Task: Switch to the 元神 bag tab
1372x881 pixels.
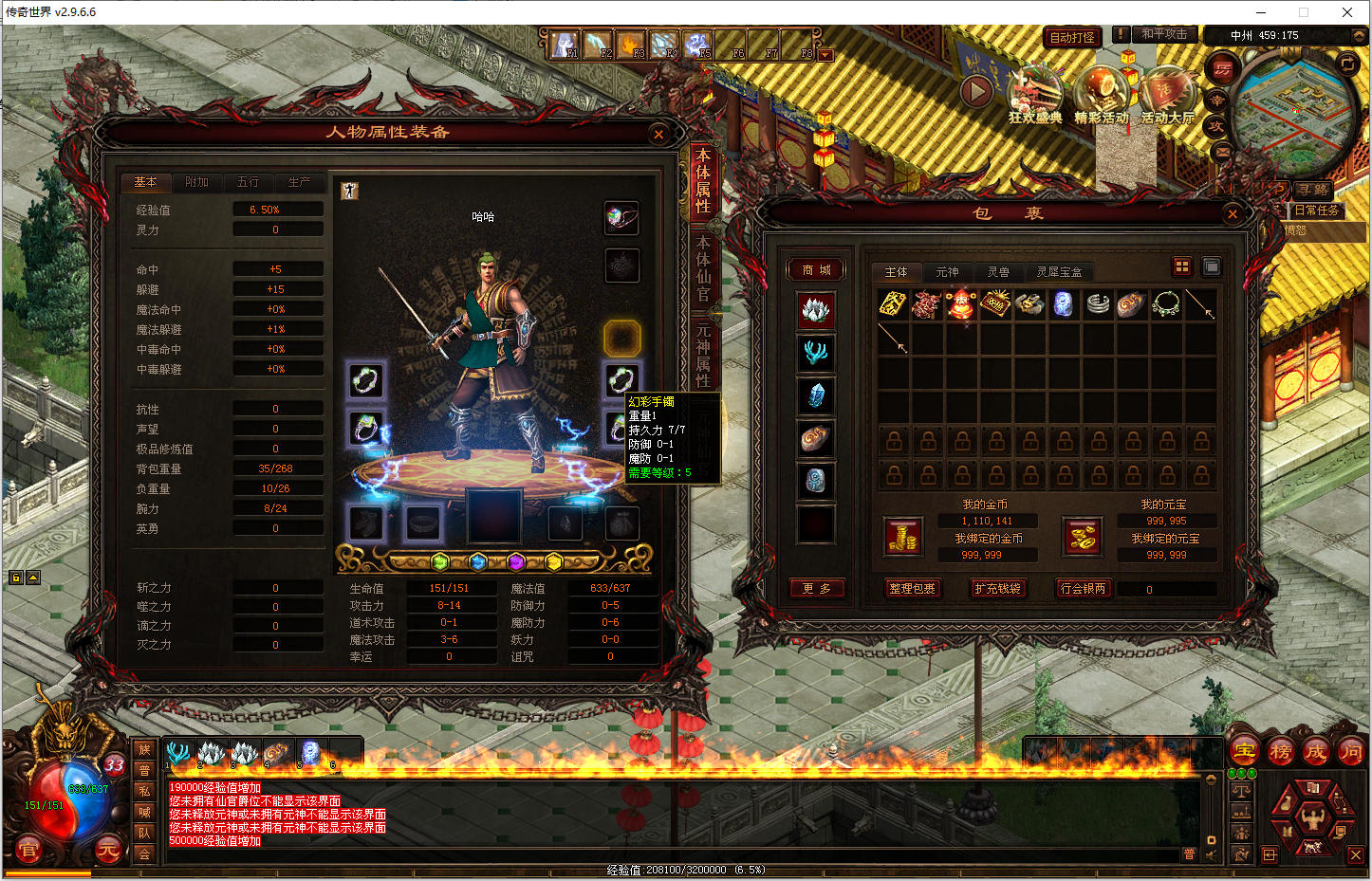Action: pos(947,272)
